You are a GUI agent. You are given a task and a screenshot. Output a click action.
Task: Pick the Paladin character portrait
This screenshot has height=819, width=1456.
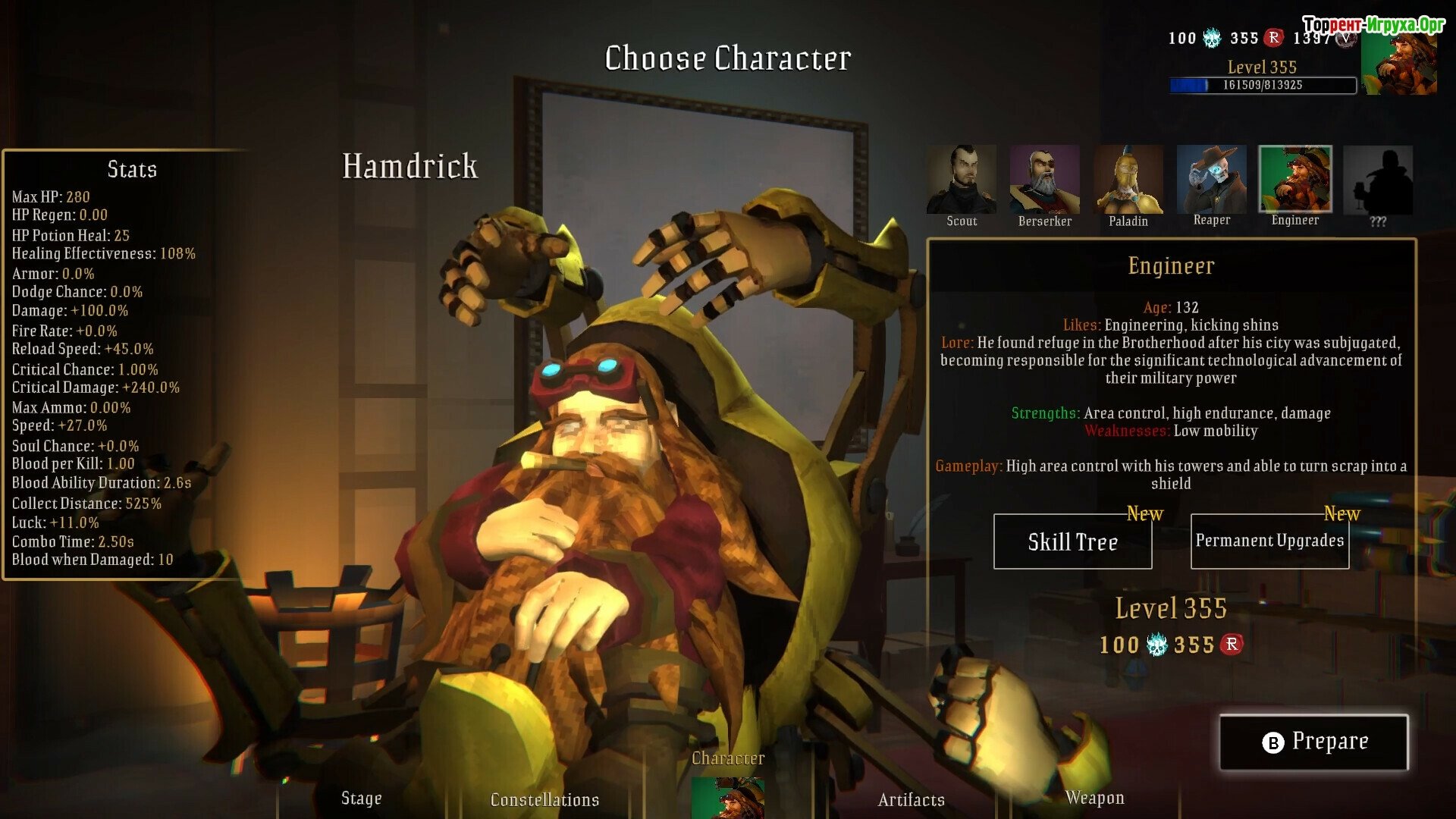(1128, 180)
